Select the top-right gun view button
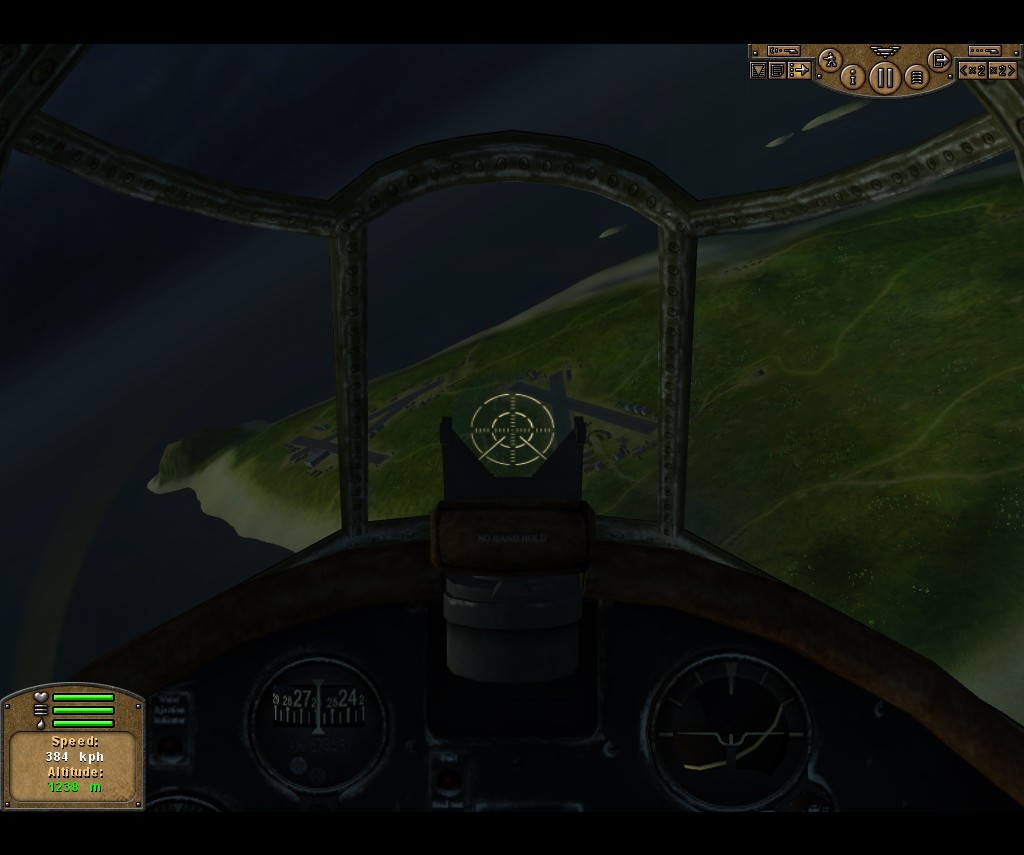This screenshot has width=1024, height=855. click(985, 50)
